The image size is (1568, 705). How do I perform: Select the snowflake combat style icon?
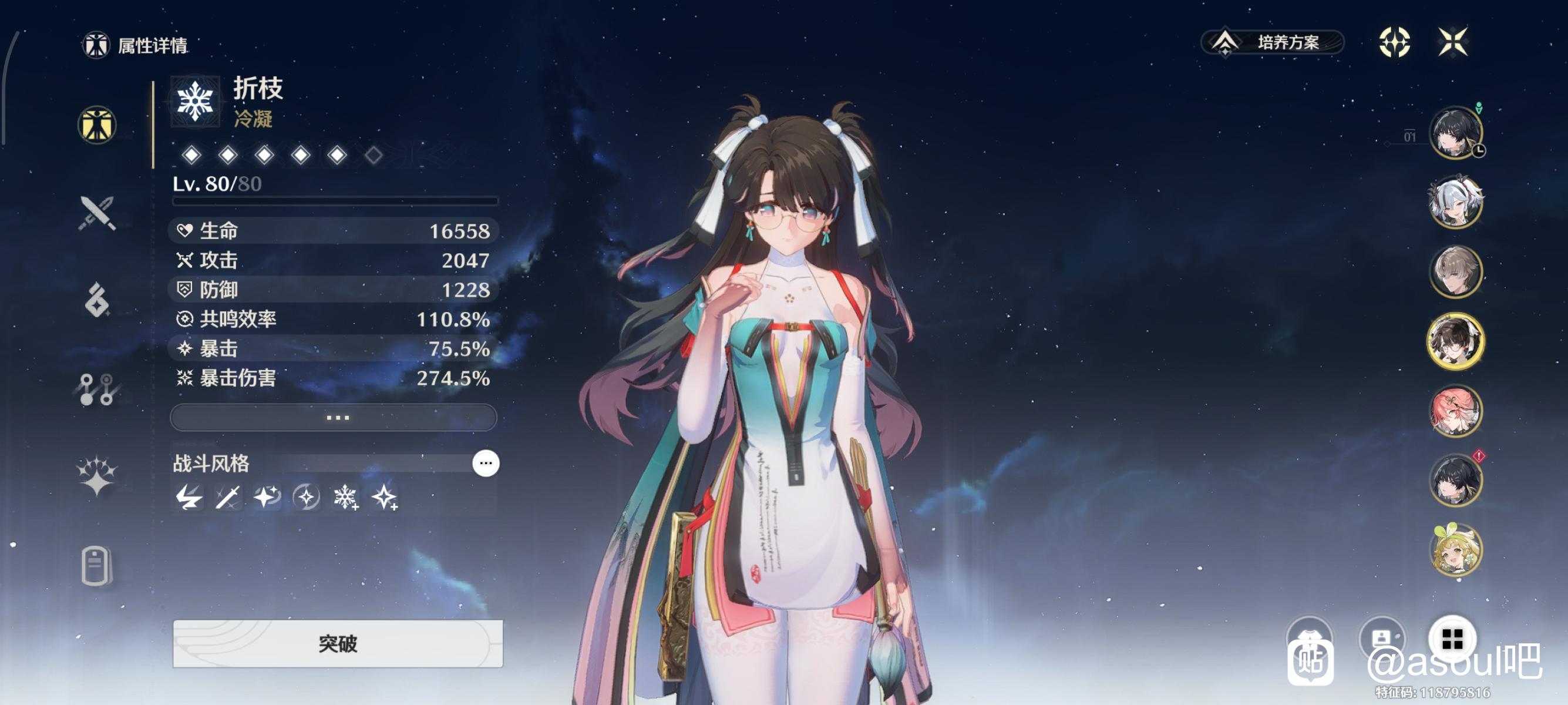tap(345, 498)
